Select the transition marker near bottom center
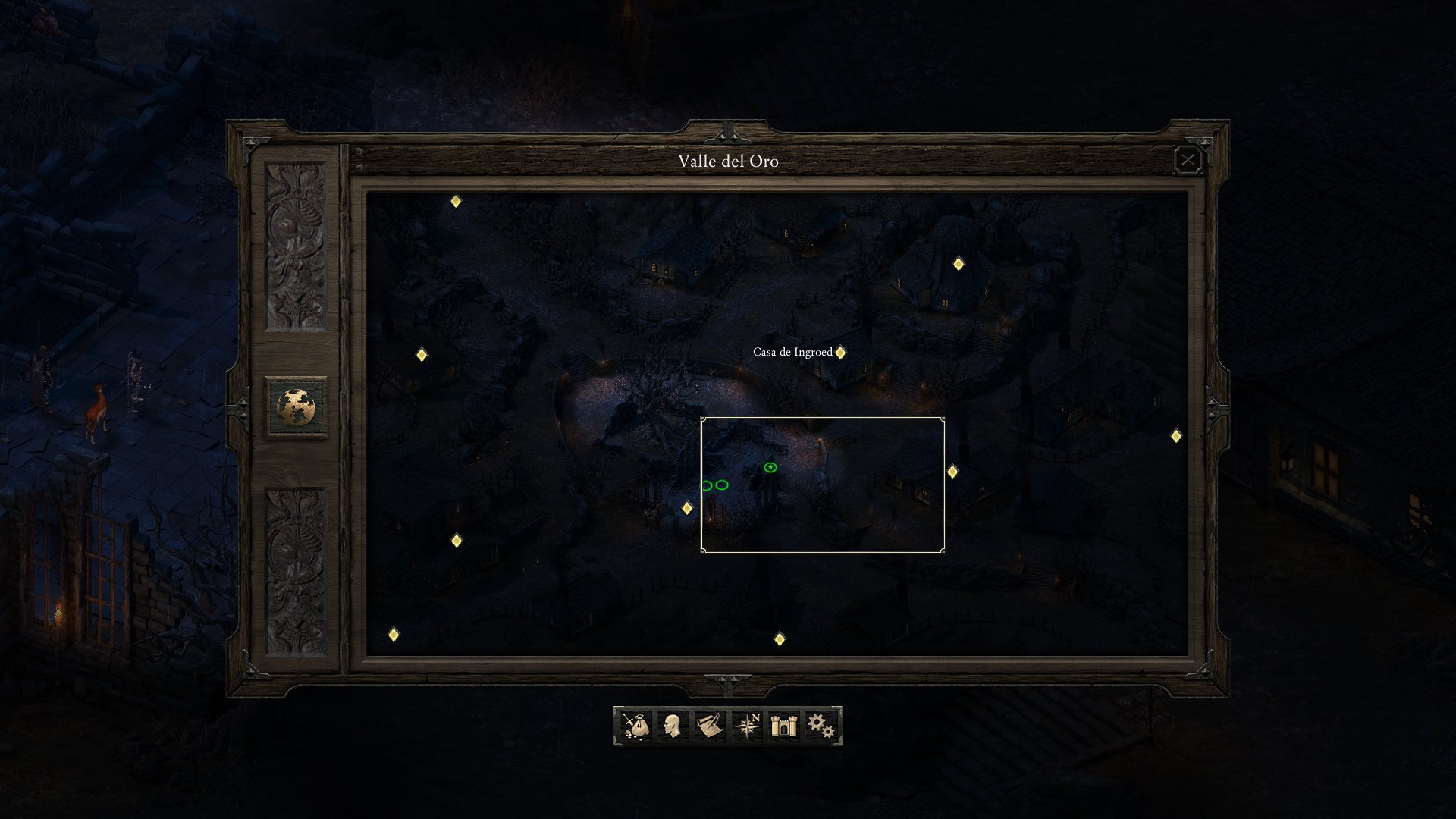1456x819 pixels. 780,639
